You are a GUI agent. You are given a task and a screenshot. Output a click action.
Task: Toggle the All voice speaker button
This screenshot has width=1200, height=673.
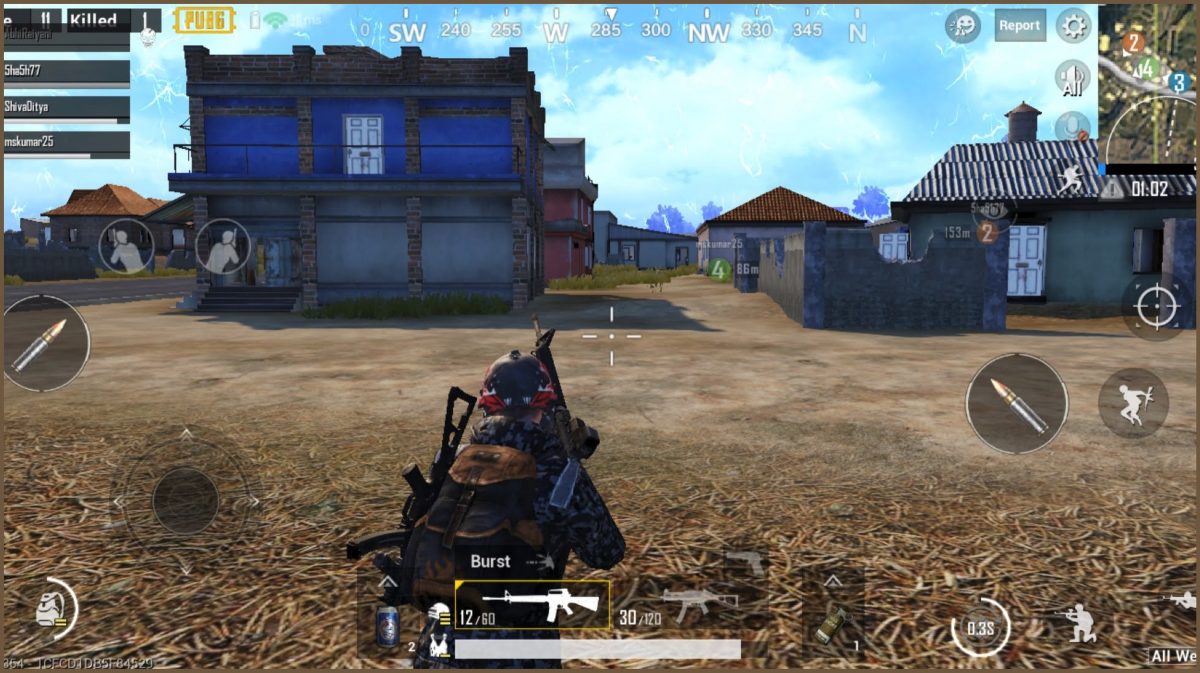pyautogui.click(x=1073, y=79)
